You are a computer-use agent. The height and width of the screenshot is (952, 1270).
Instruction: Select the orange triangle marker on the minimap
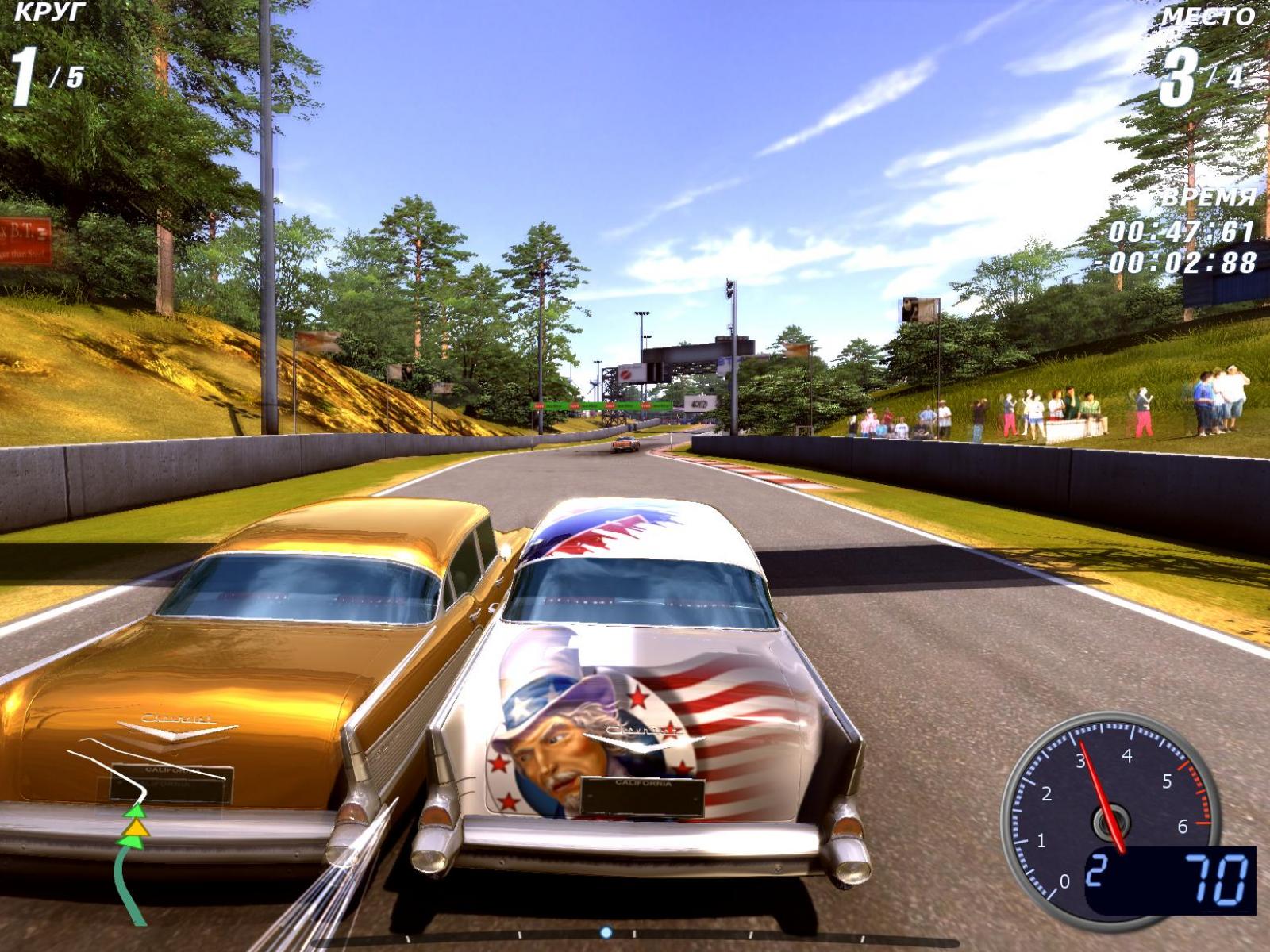(x=137, y=827)
